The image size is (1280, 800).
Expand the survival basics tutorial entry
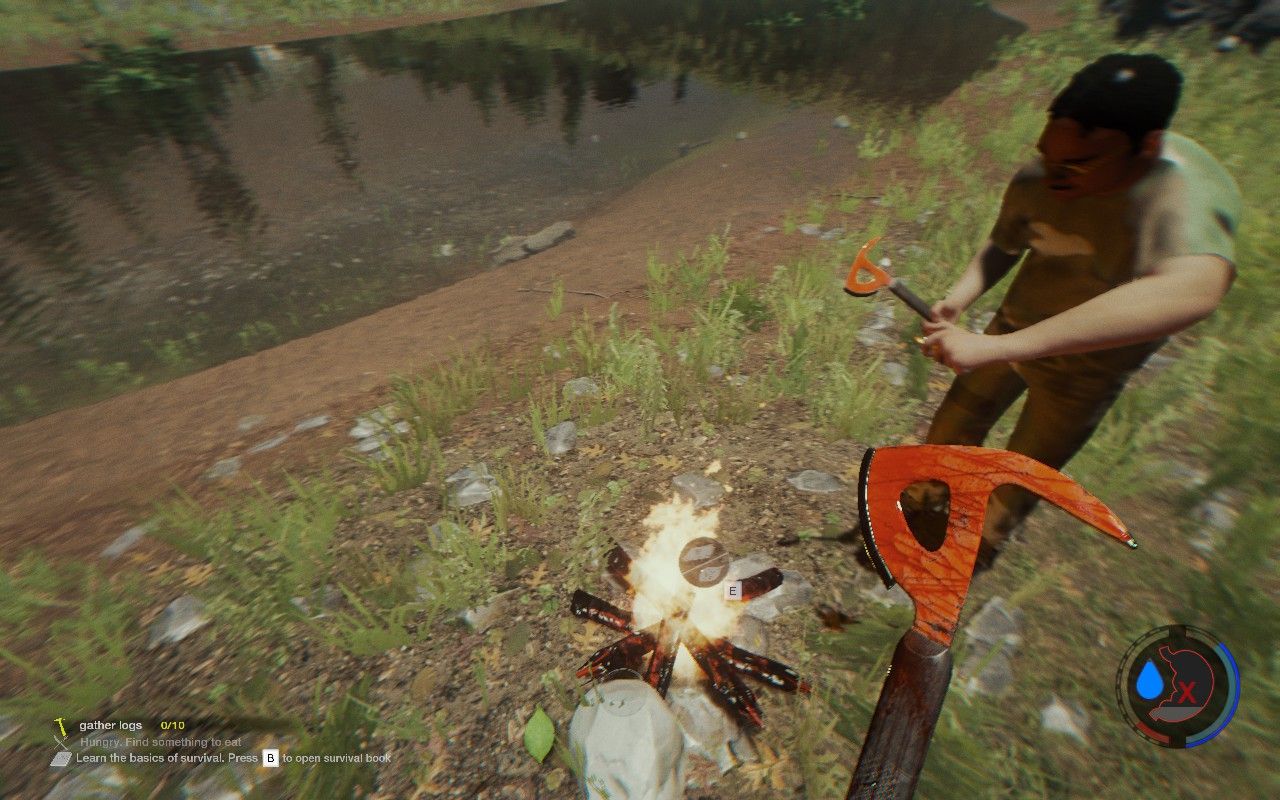[200, 757]
